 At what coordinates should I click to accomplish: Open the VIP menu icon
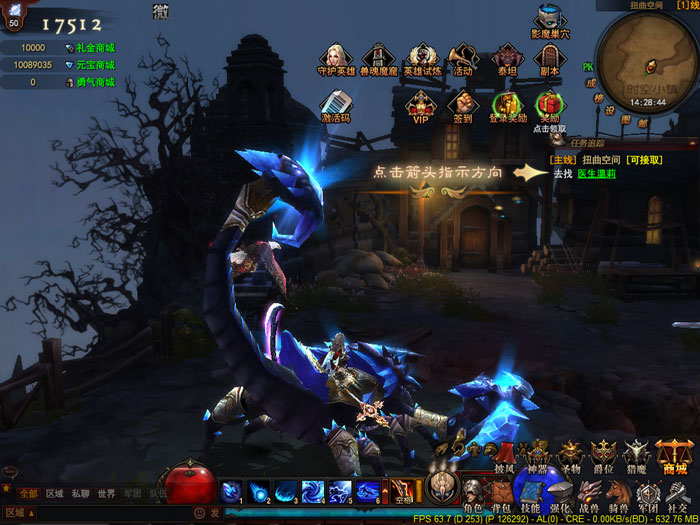click(x=420, y=103)
